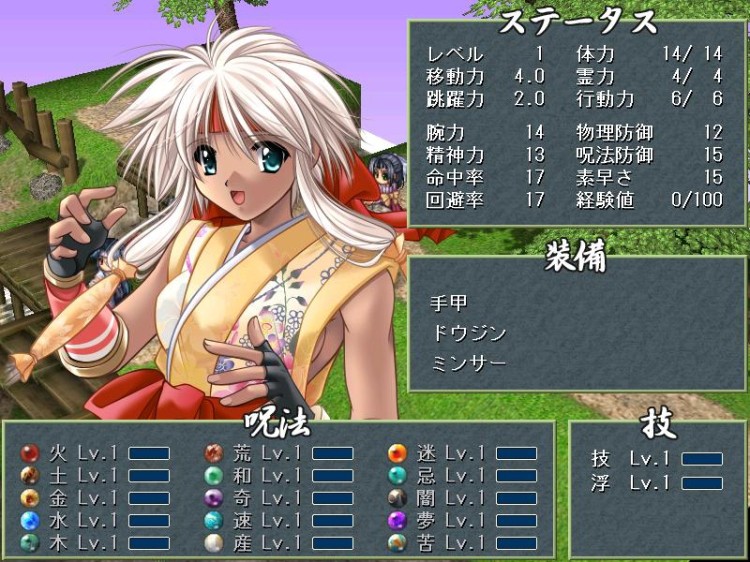Select the 迷 orange spell orb
This screenshot has width=750, height=562.
pos(397,453)
